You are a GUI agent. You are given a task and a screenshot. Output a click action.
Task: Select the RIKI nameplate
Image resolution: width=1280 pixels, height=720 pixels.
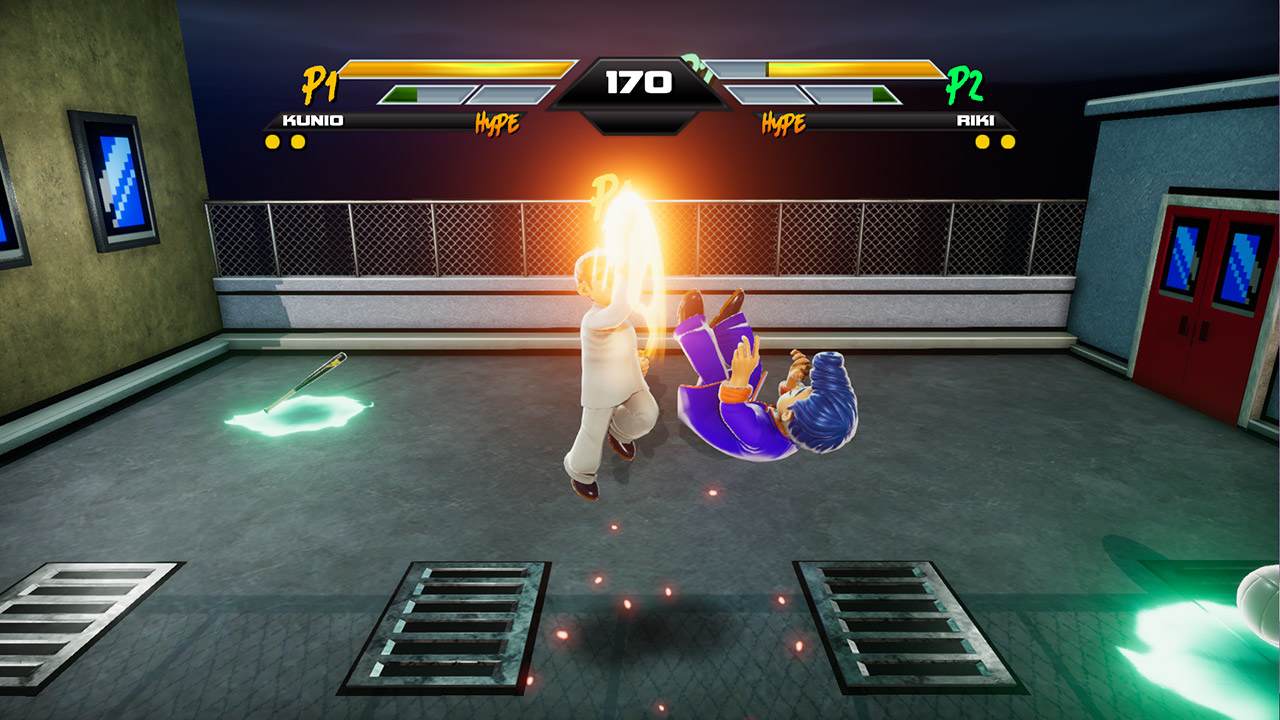[975, 120]
